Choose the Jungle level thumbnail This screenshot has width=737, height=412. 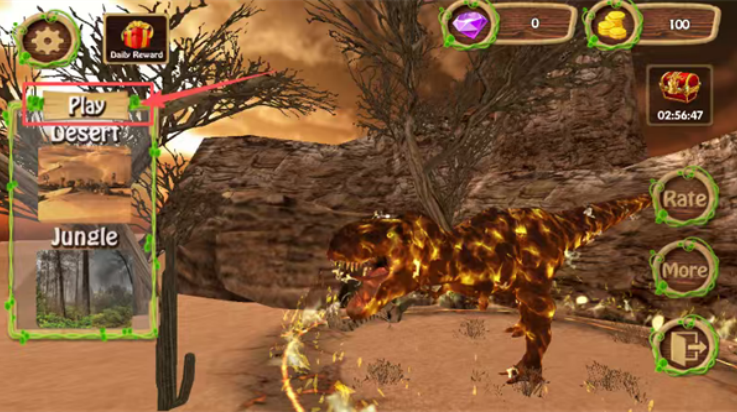point(84,287)
